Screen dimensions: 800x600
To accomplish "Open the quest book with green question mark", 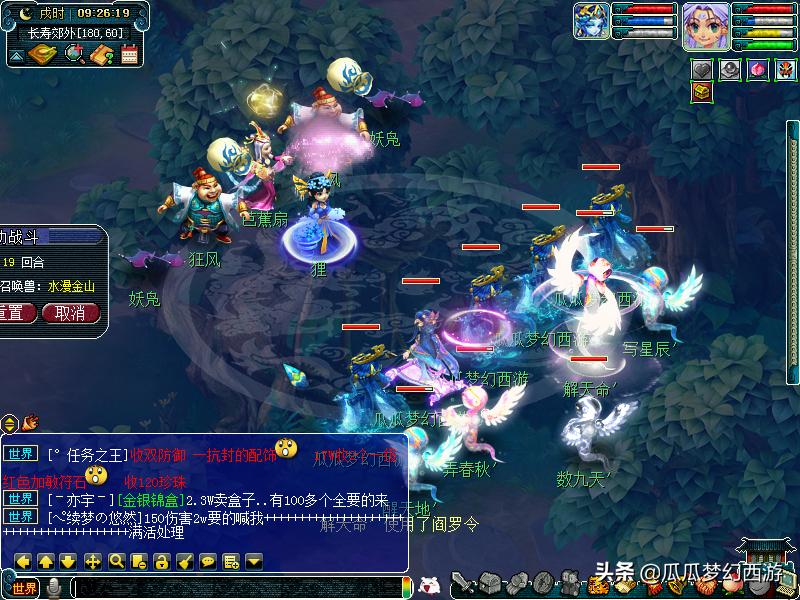I will [101, 54].
